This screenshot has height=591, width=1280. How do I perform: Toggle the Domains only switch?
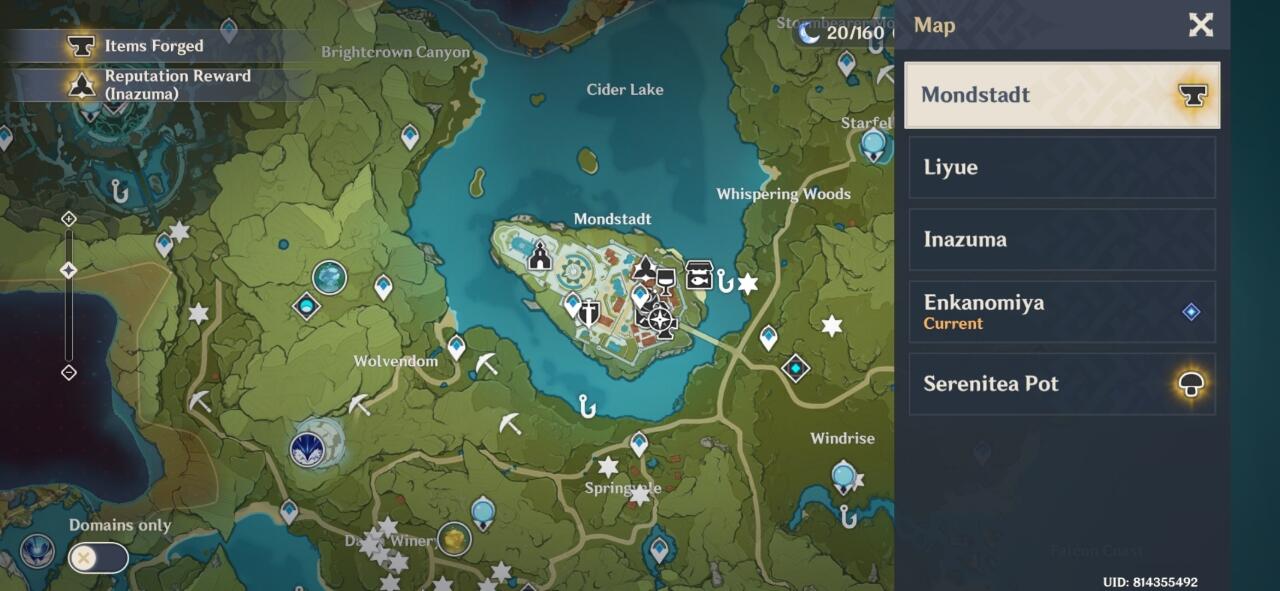(98, 558)
